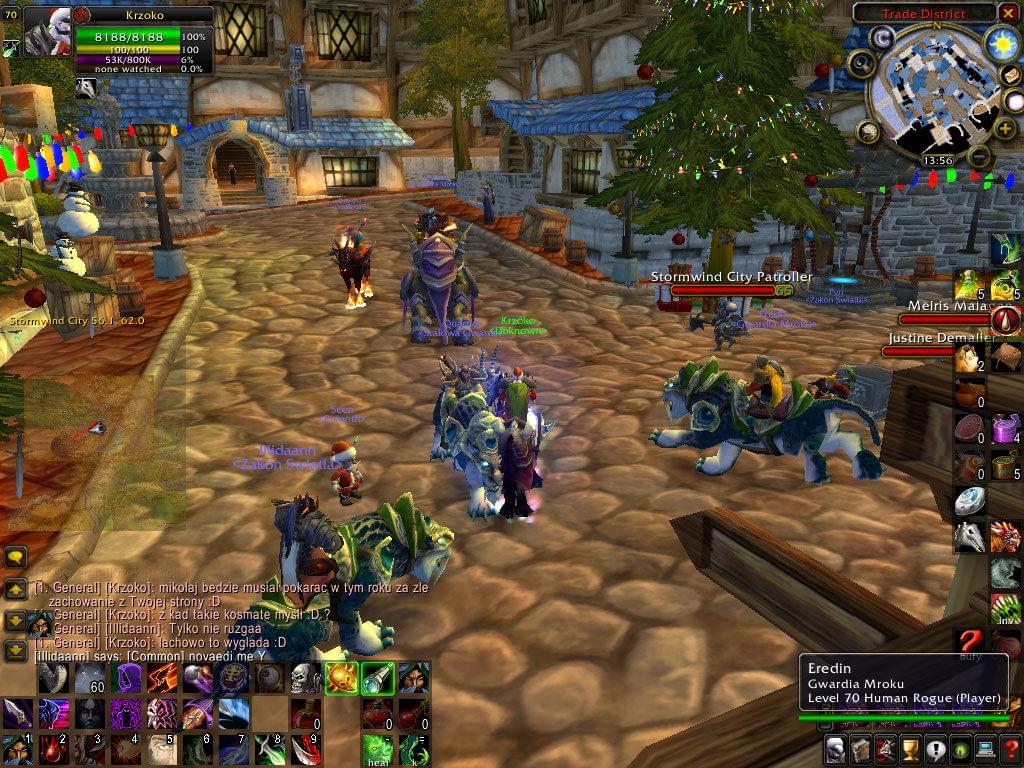Screen dimensions: 1024x768
Task: Open the computer main menu button
Action: pyautogui.click(x=985, y=748)
